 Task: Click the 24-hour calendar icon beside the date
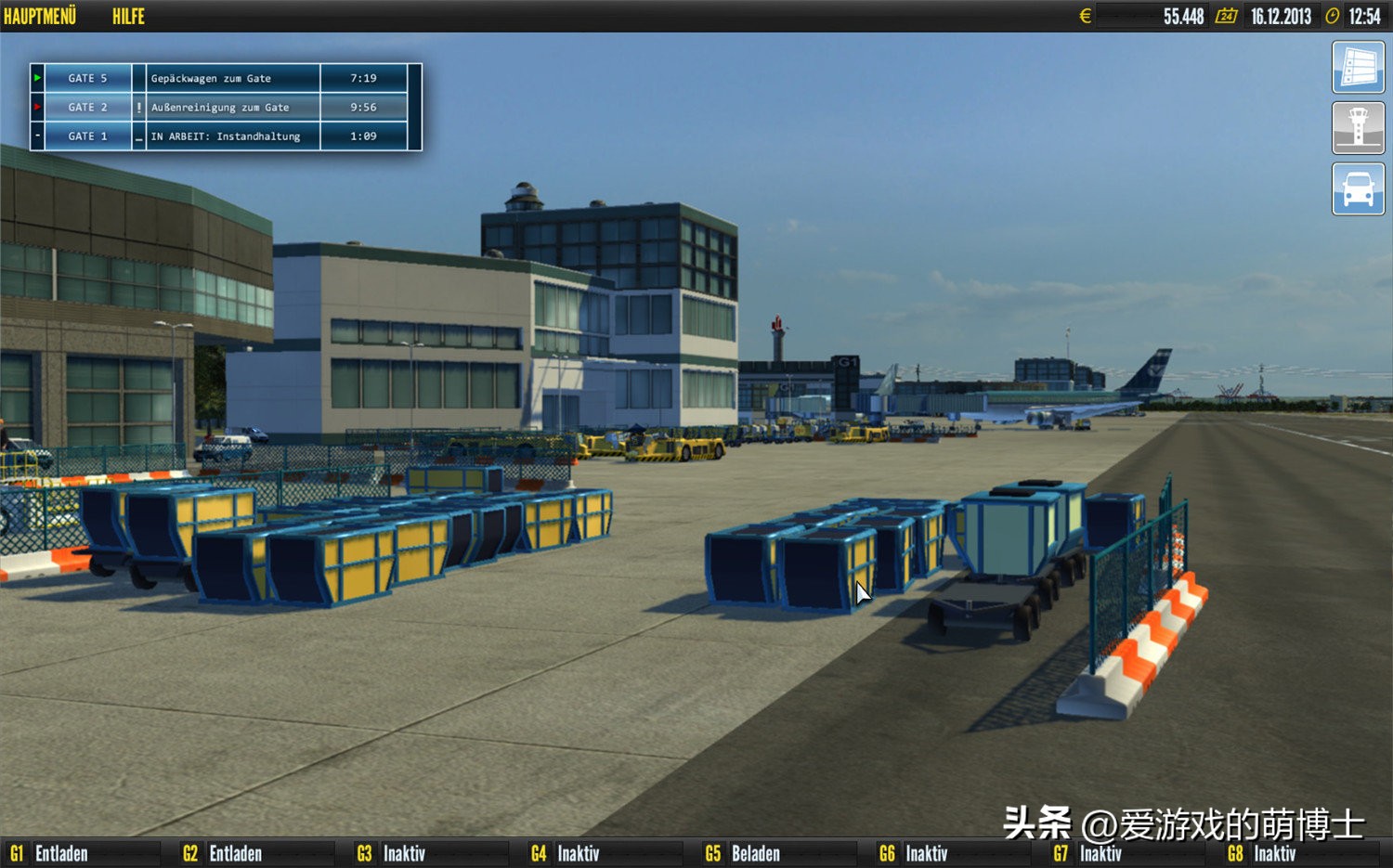coord(1229,16)
